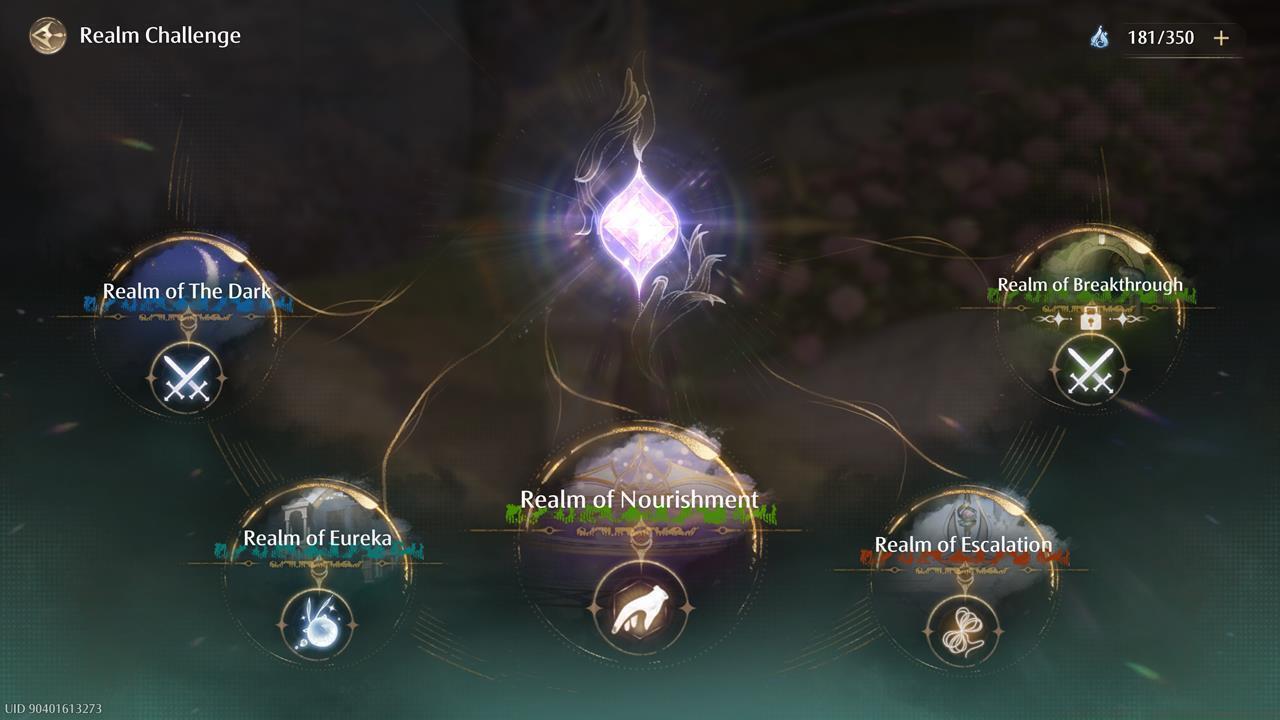Select the glowing crystal at the screen's center

pyautogui.click(x=640, y=218)
